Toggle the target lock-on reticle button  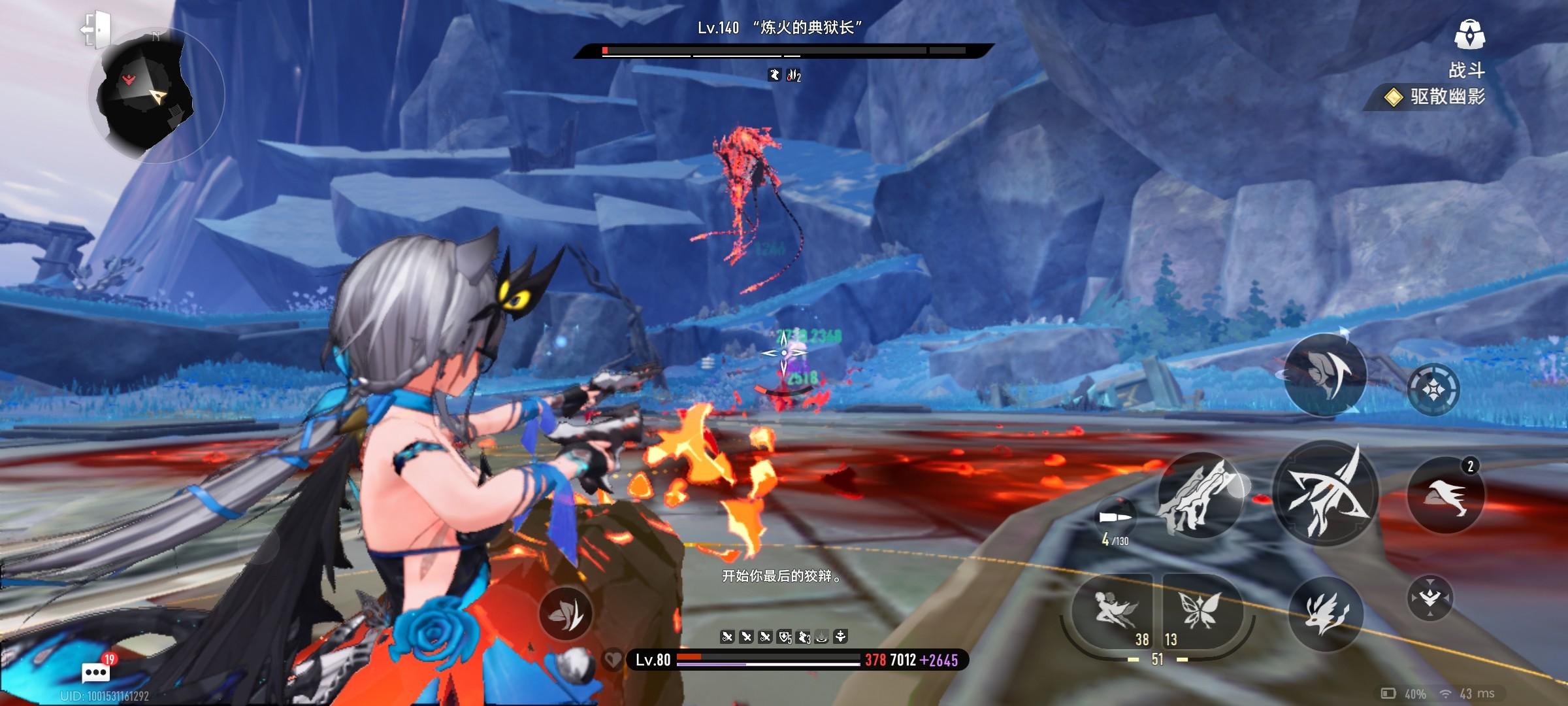1433,390
